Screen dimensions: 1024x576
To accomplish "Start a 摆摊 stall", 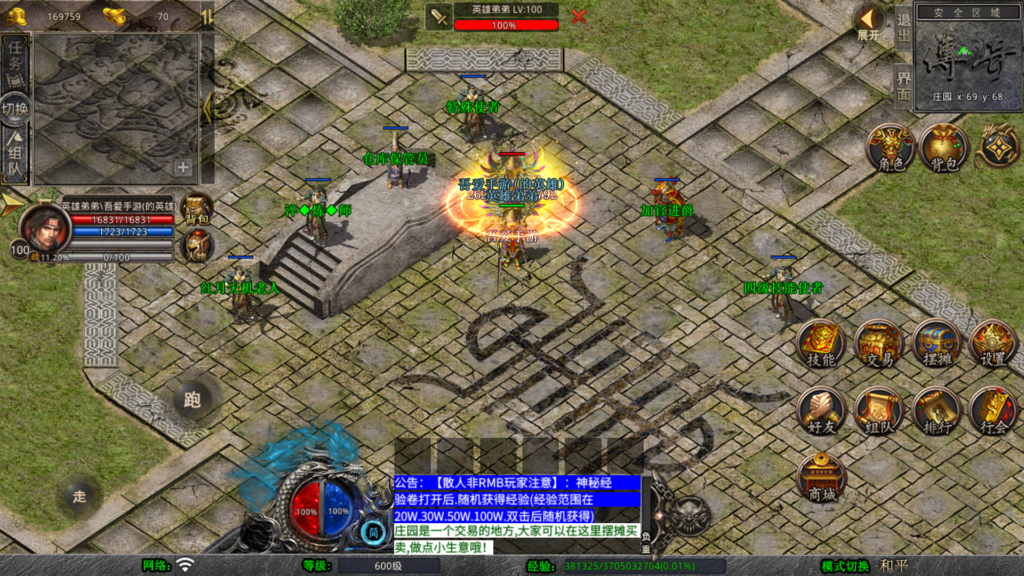I will (937, 344).
